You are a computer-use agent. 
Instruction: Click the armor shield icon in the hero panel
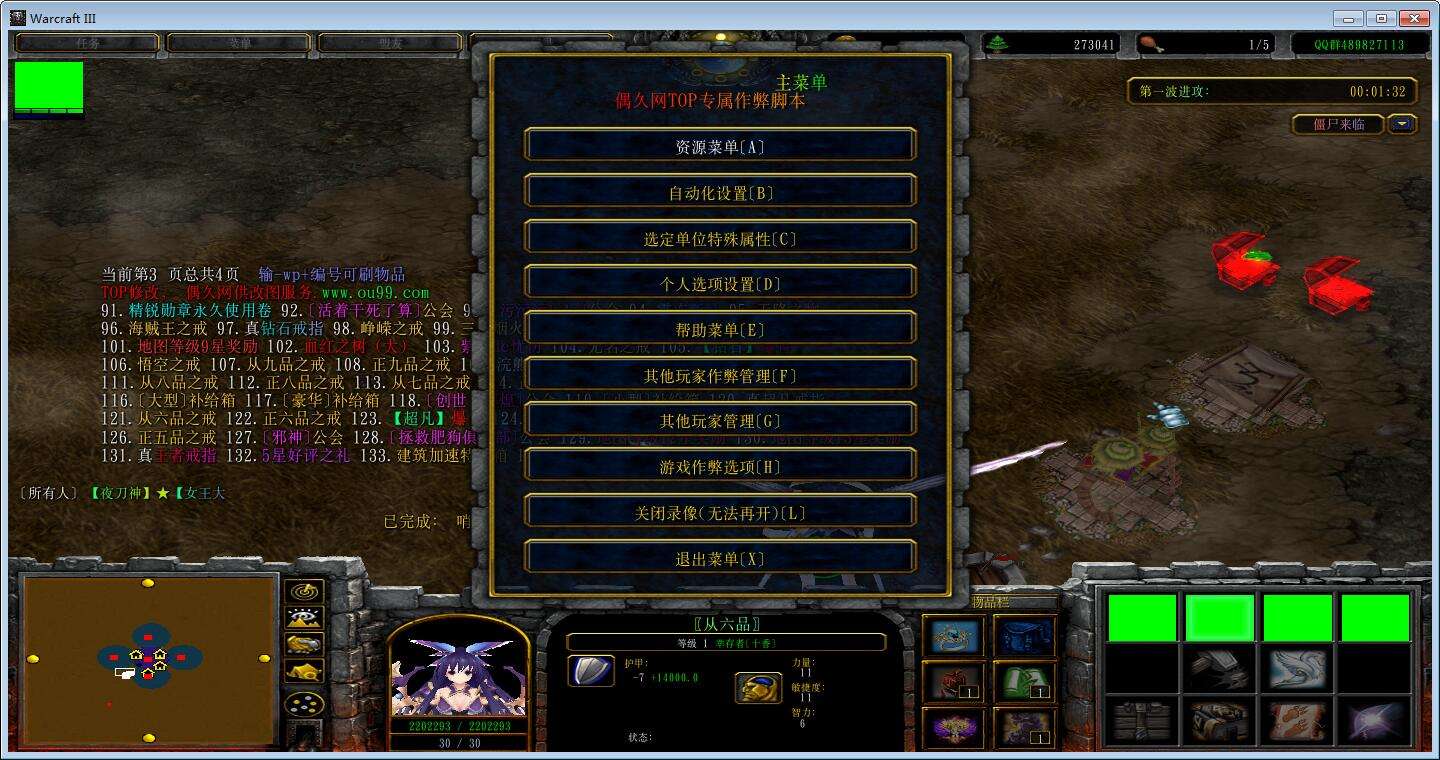591,672
